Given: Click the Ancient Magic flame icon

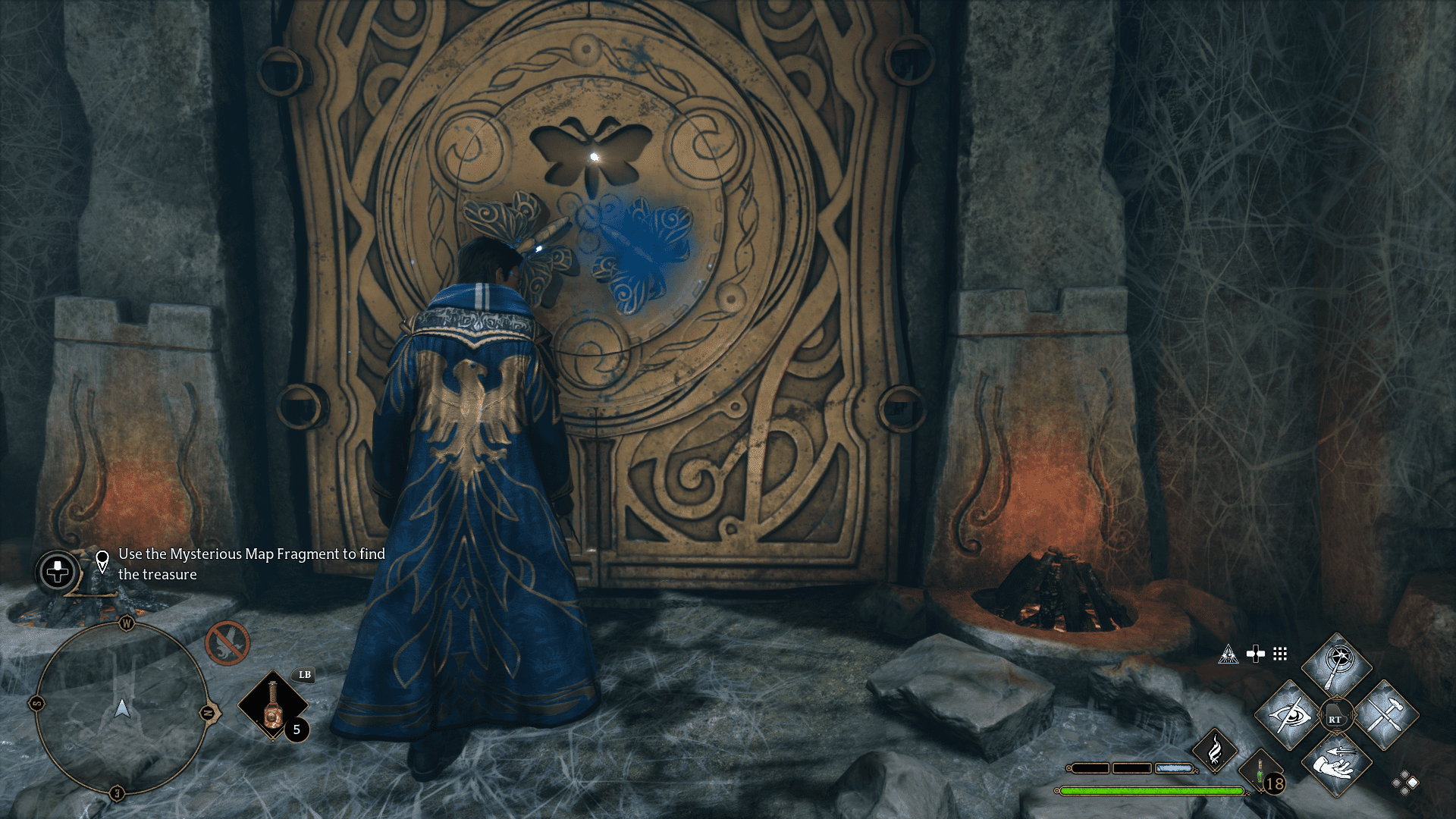Looking at the screenshot, I should point(1216,752).
